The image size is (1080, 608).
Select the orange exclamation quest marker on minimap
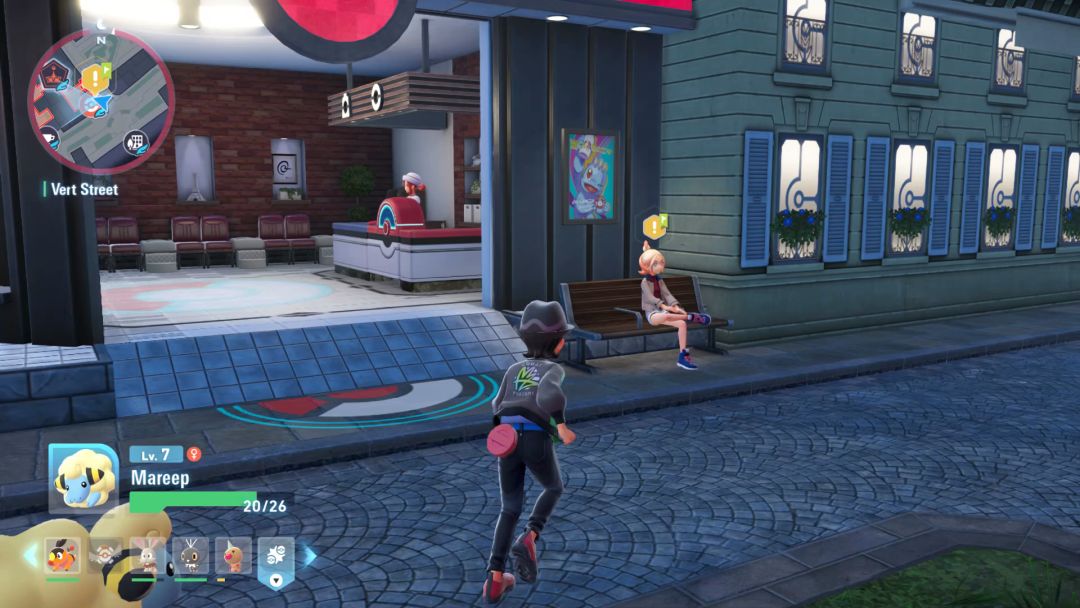click(97, 76)
